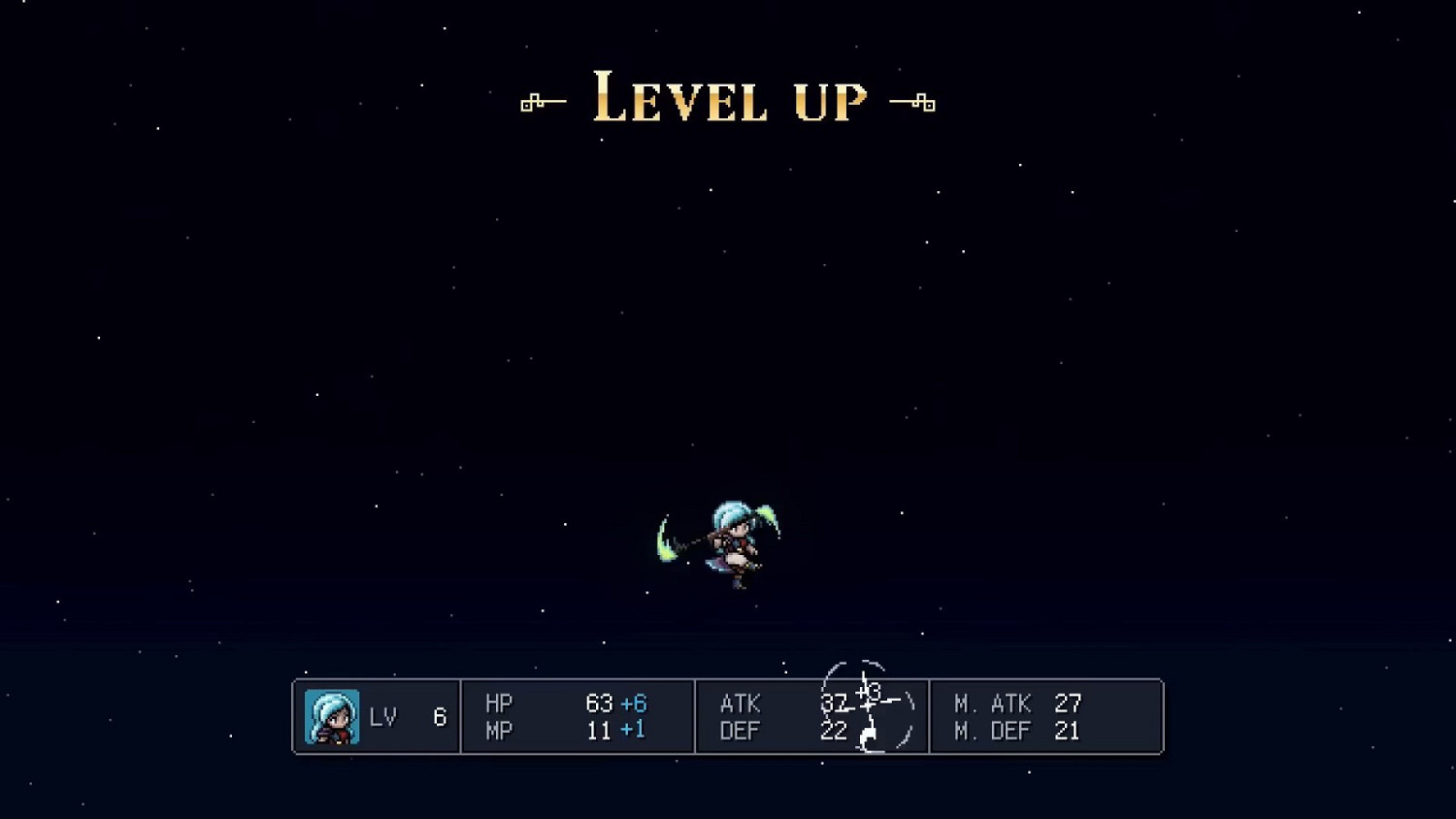Viewport: 1456px width, 819px height.
Task: Click the Level Up title text
Action: (728, 100)
